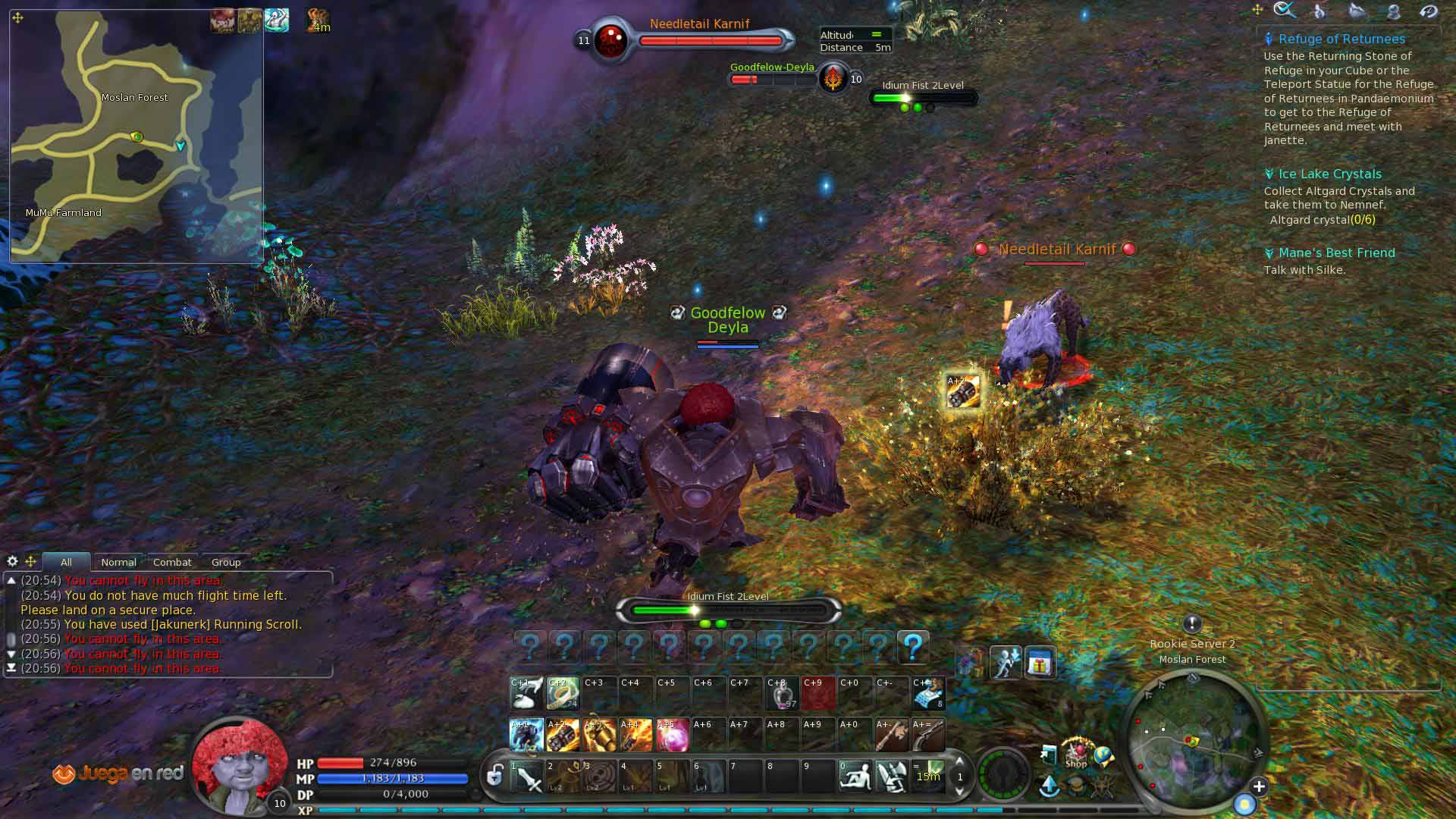
Task: Zoom in the radar with plus button
Action: [1259, 786]
